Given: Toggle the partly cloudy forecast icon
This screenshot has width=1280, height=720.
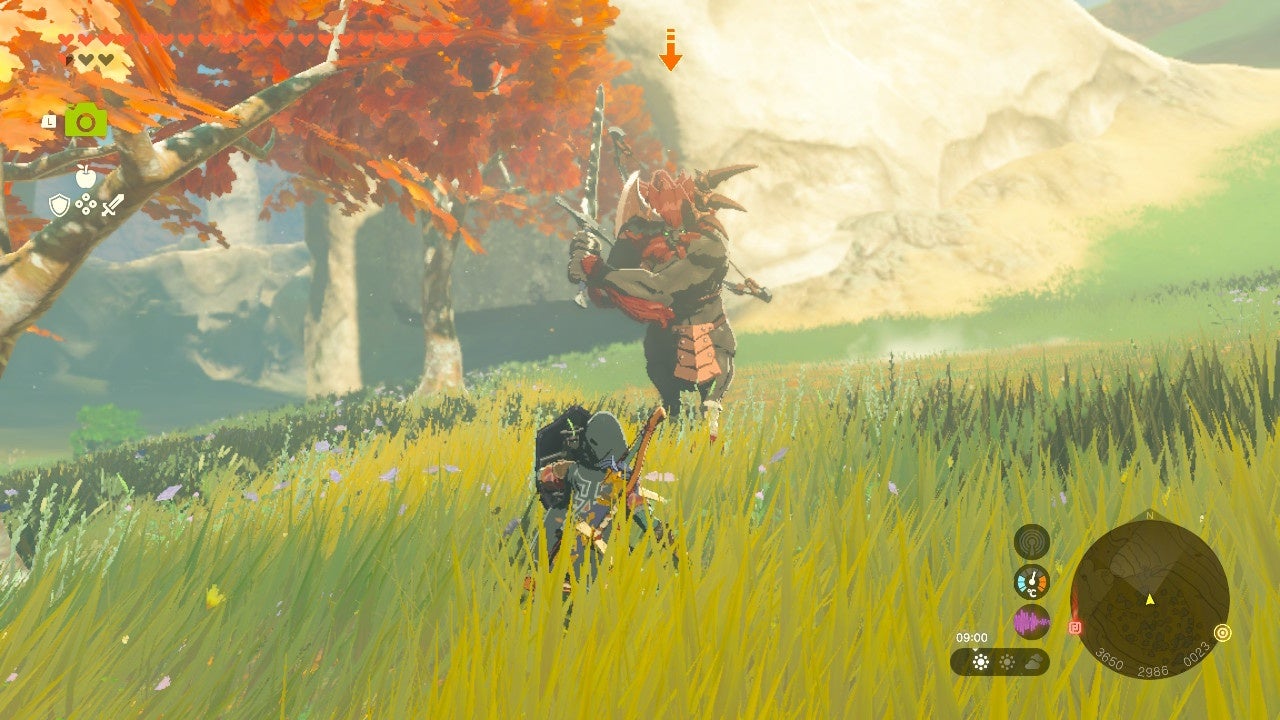Looking at the screenshot, I should (1007, 661).
